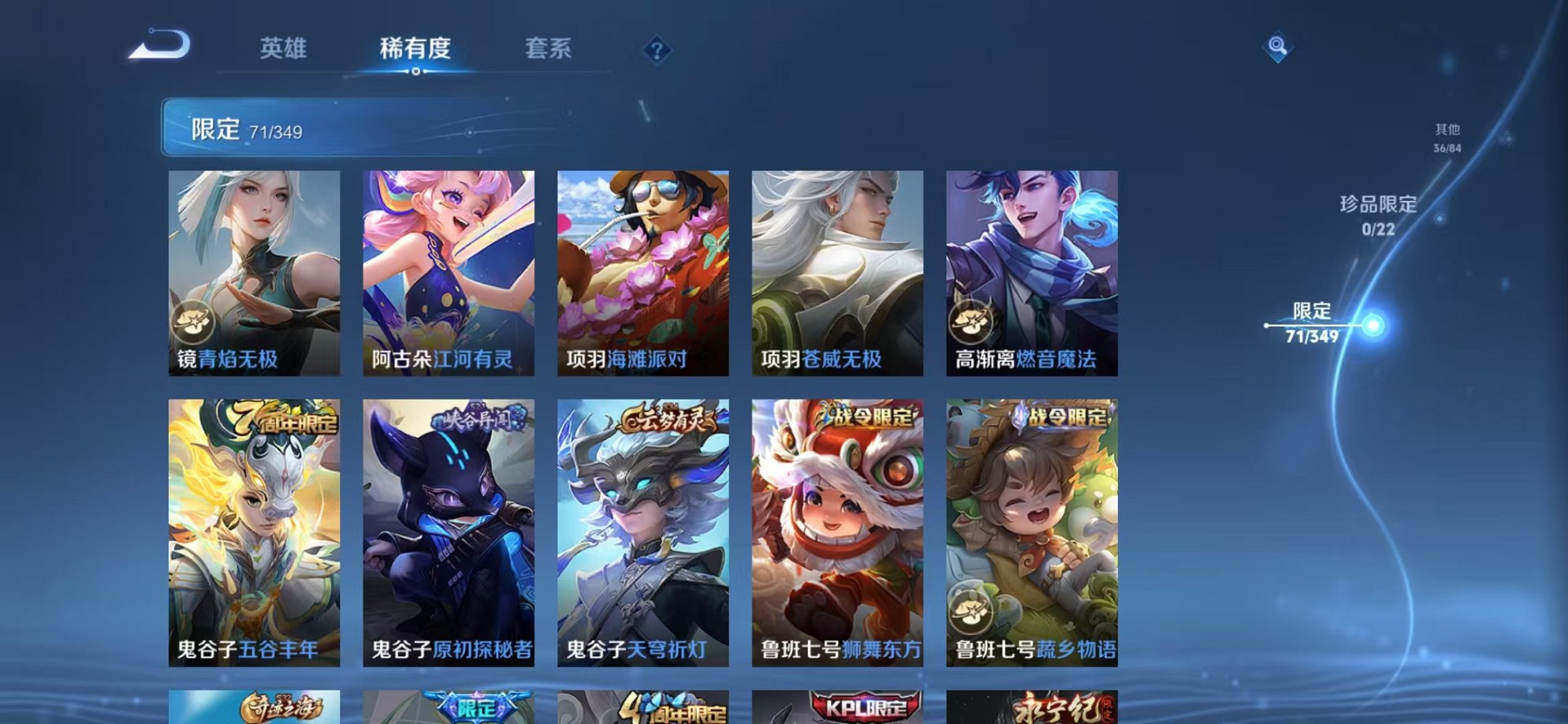Click the search magnifier icon at top right

[1278, 47]
